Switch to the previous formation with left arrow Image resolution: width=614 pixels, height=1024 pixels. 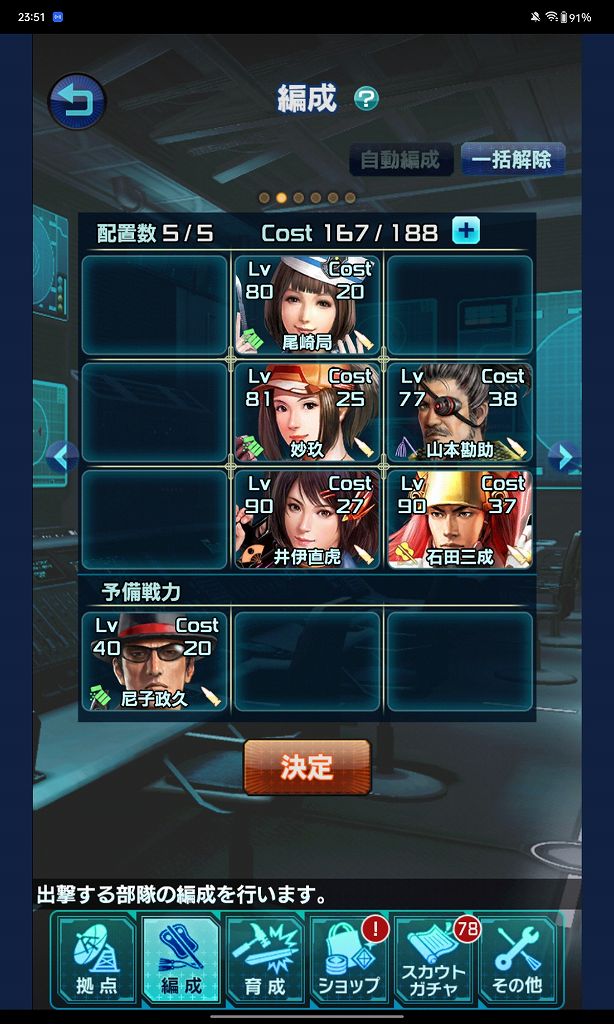[62, 457]
